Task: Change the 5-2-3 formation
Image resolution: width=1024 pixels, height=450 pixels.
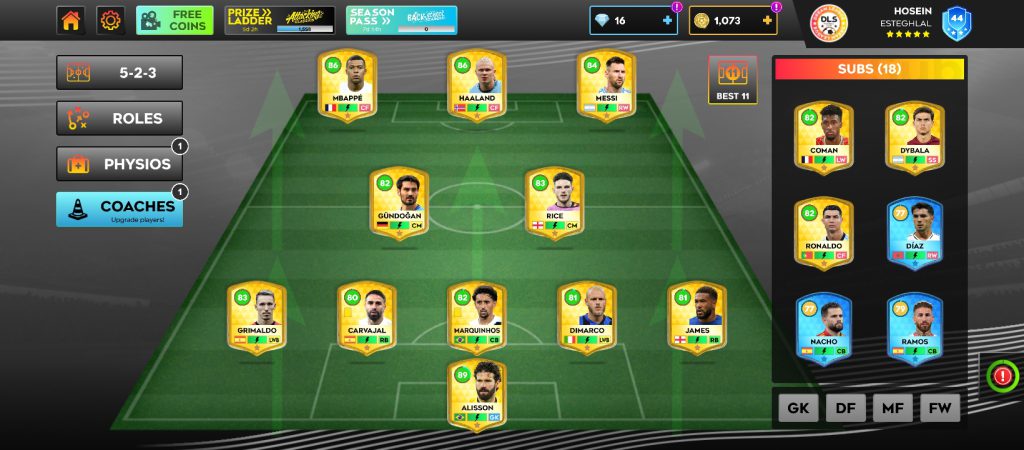Action: click(119, 73)
